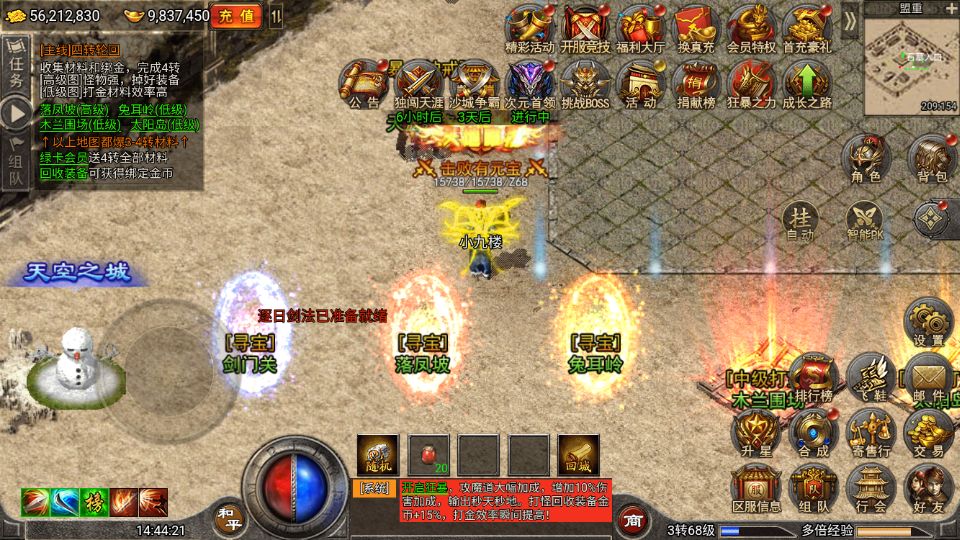Image resolution: width=960 pixels, height=540 pixels.
Task: Open the 排行榜 ranking board
Action: [814, 378]
